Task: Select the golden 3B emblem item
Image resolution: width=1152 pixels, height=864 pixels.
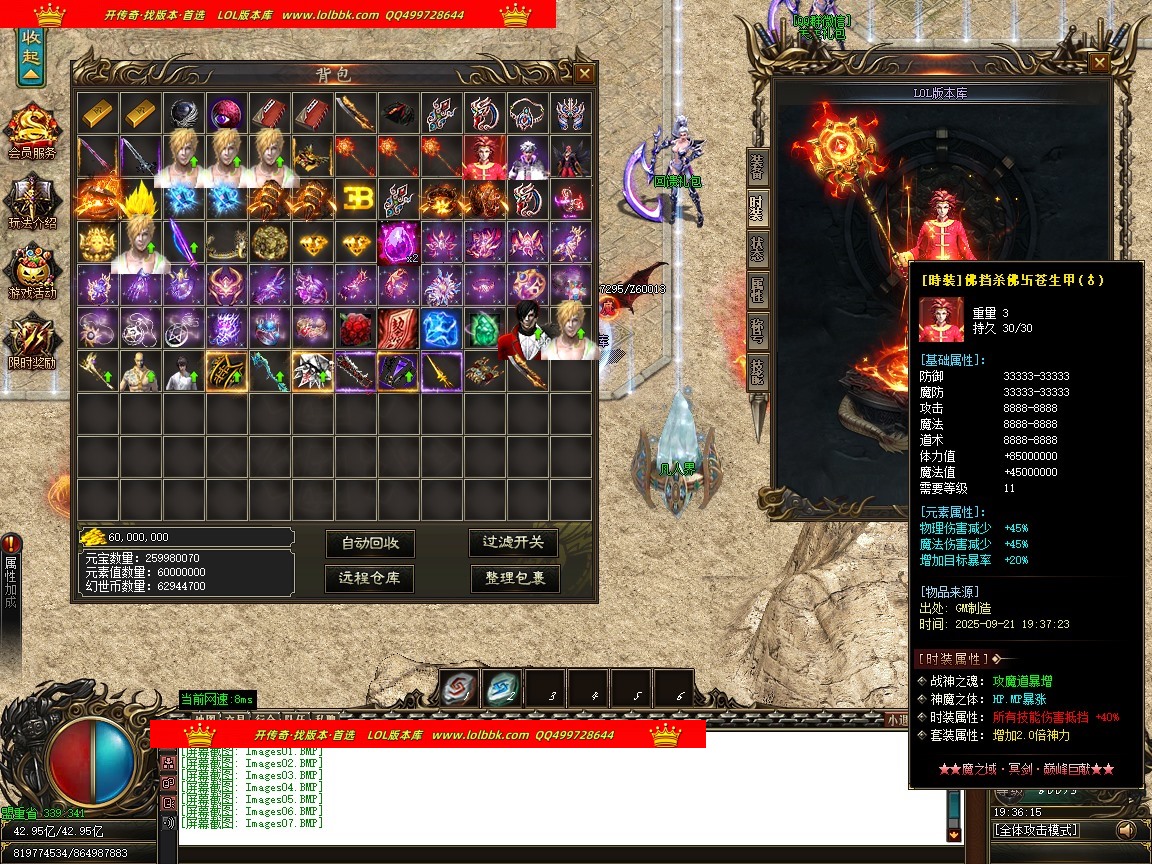Action: point(356,199)
